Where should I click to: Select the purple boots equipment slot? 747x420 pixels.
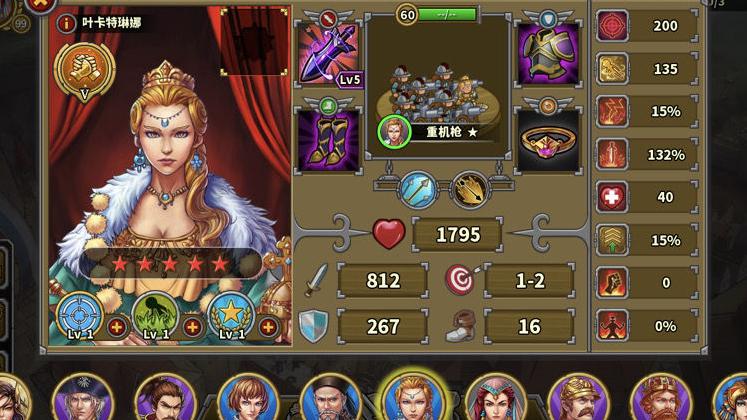pos(330,139)
